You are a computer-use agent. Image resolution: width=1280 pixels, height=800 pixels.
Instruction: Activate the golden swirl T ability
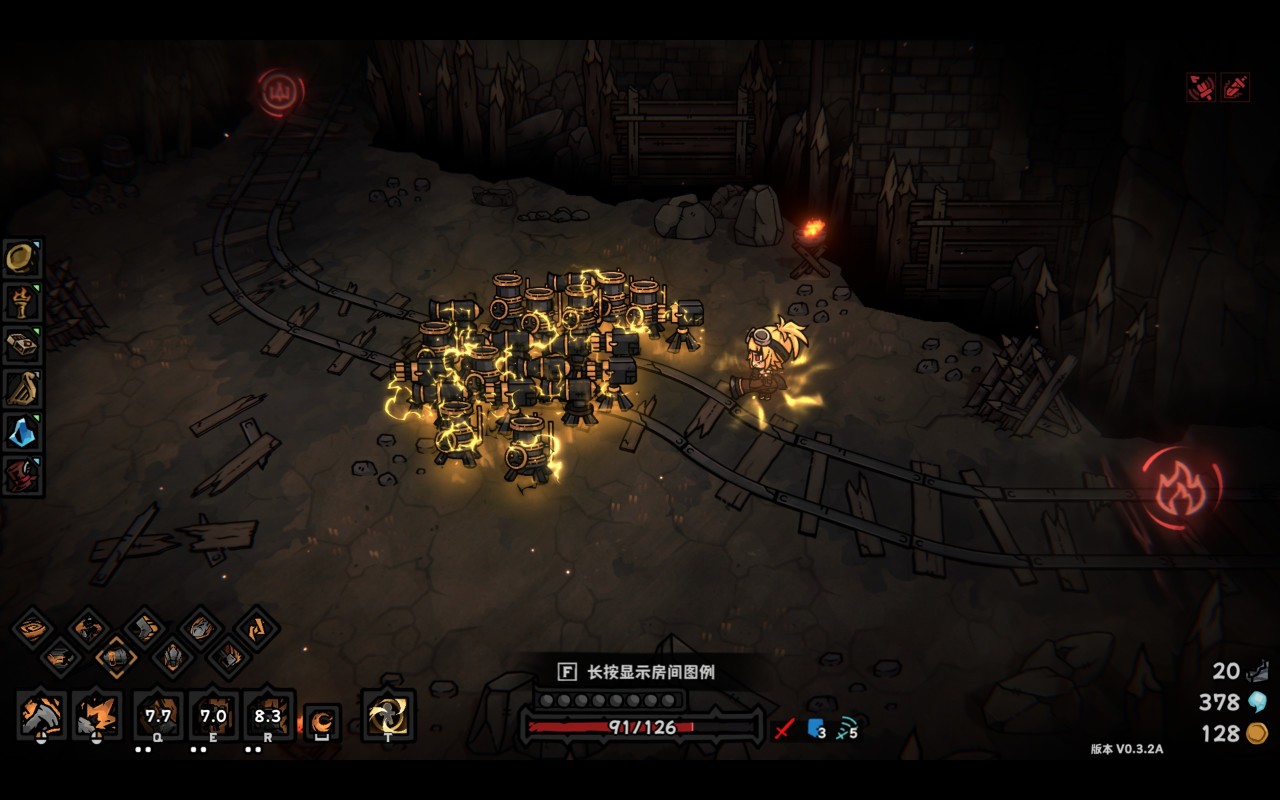388,716
